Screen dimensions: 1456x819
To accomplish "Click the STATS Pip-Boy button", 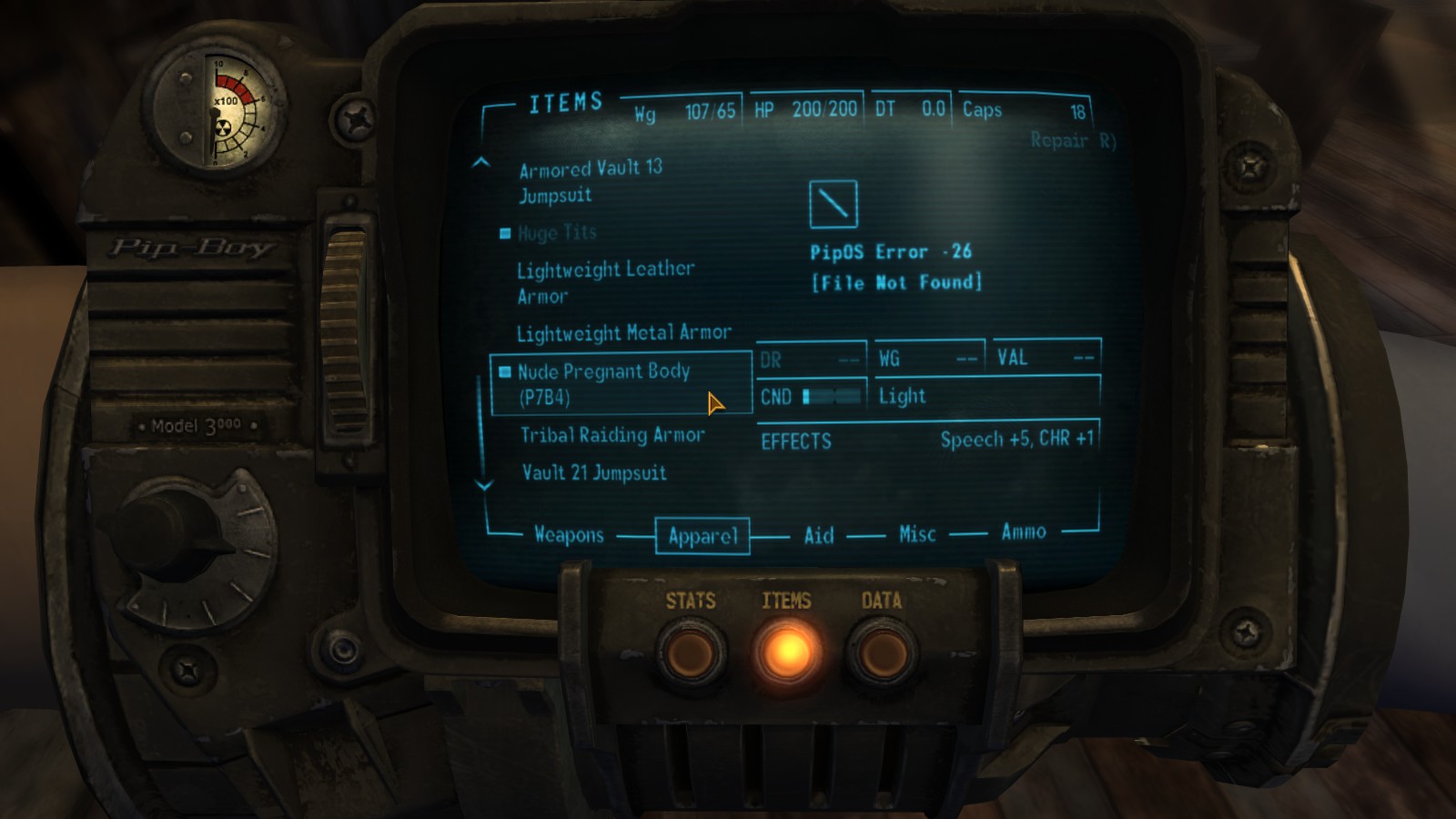I will point(691,650).
